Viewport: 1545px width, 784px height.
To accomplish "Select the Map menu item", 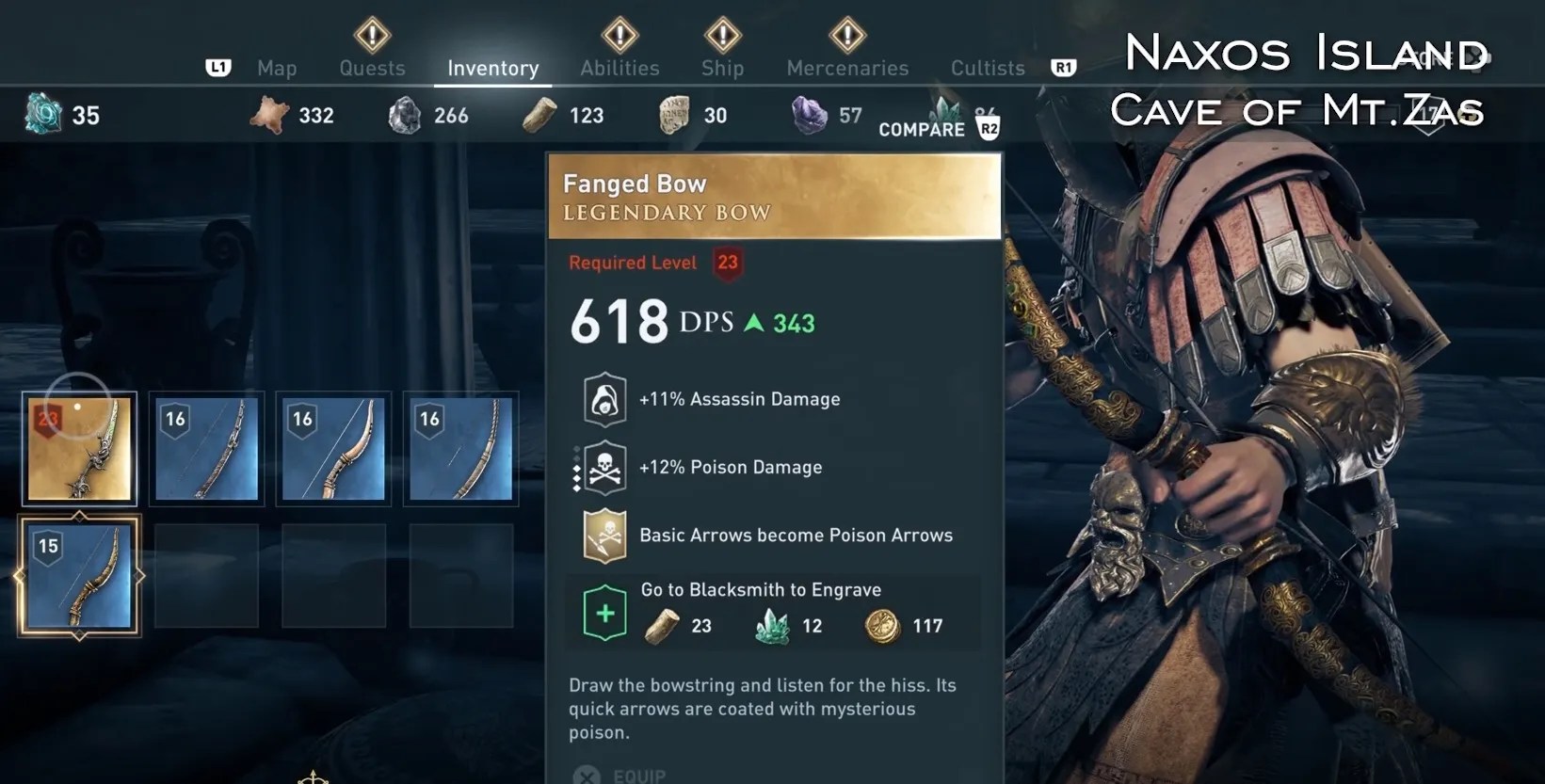I will [276, 68].
